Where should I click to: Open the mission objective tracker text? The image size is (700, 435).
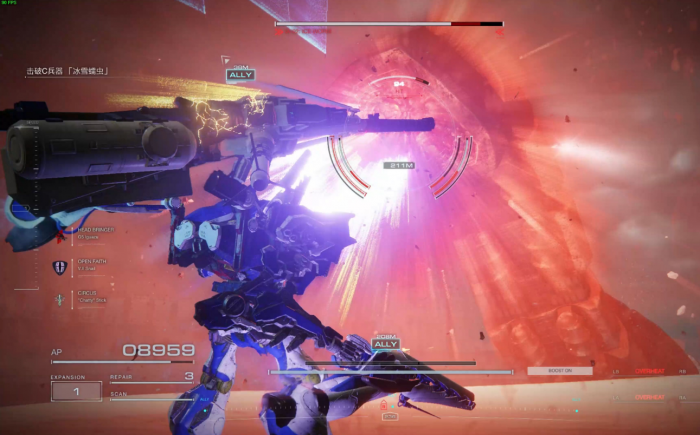[x=67, y=72]
